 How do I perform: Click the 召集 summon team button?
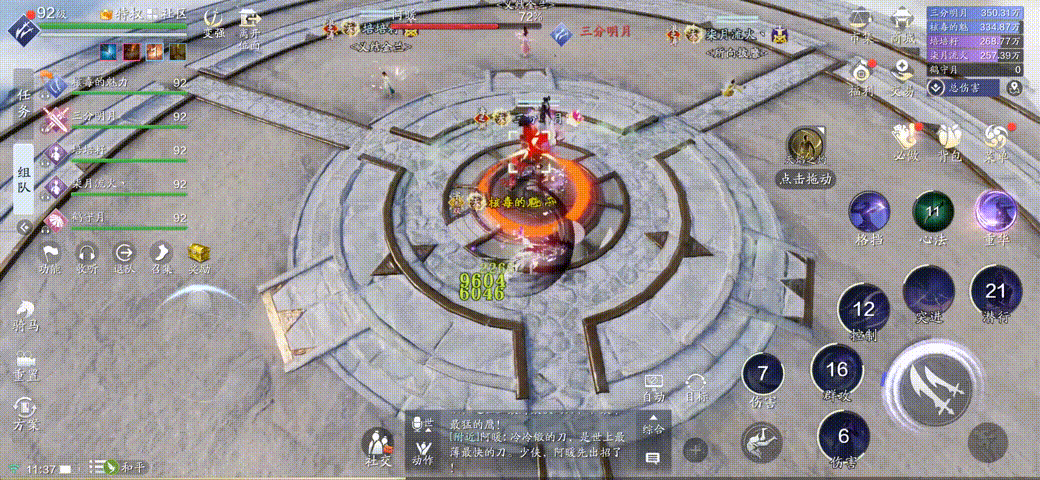(x=162, y=257)
